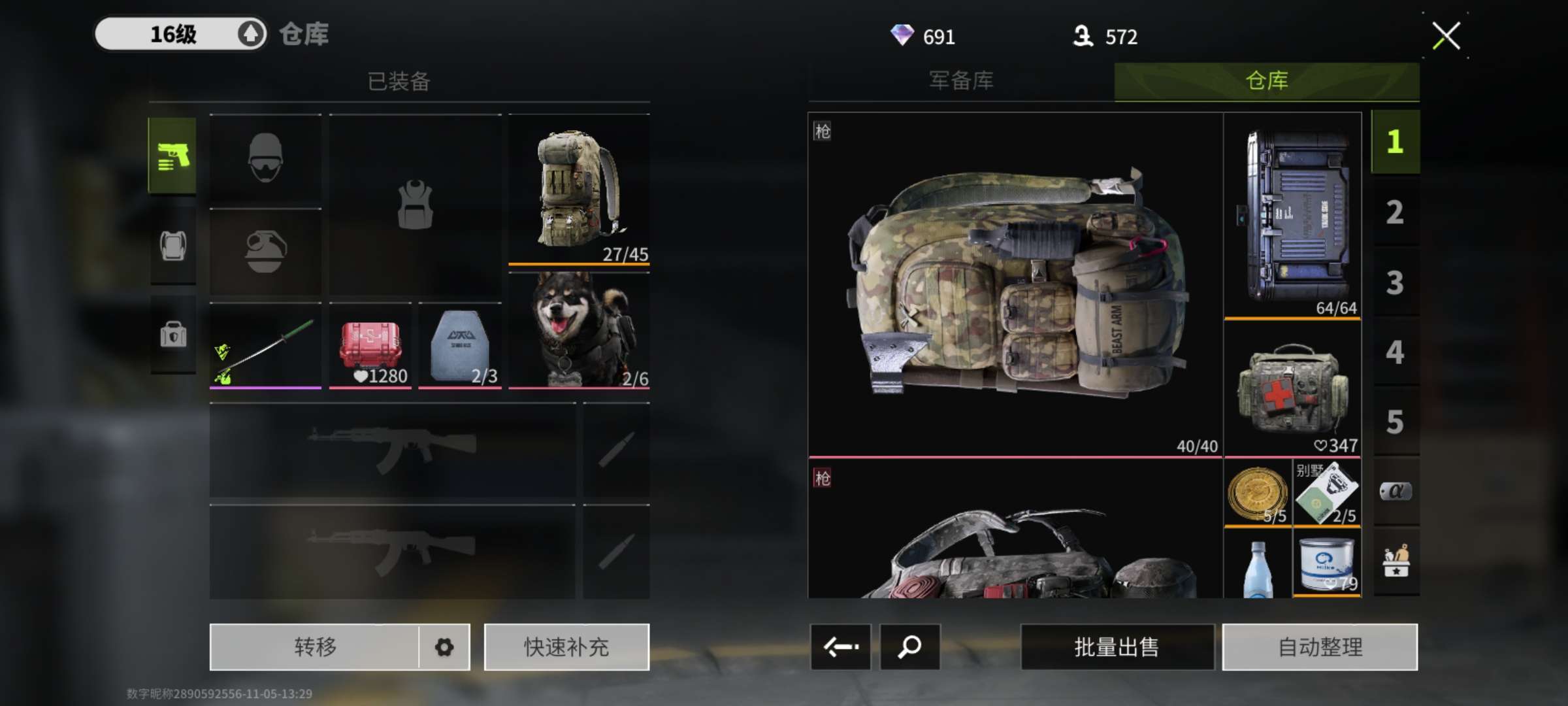Activate 自动整理 auto sort
Image resolution: width=1568 pixels, height=706 pixels.
1320,647
